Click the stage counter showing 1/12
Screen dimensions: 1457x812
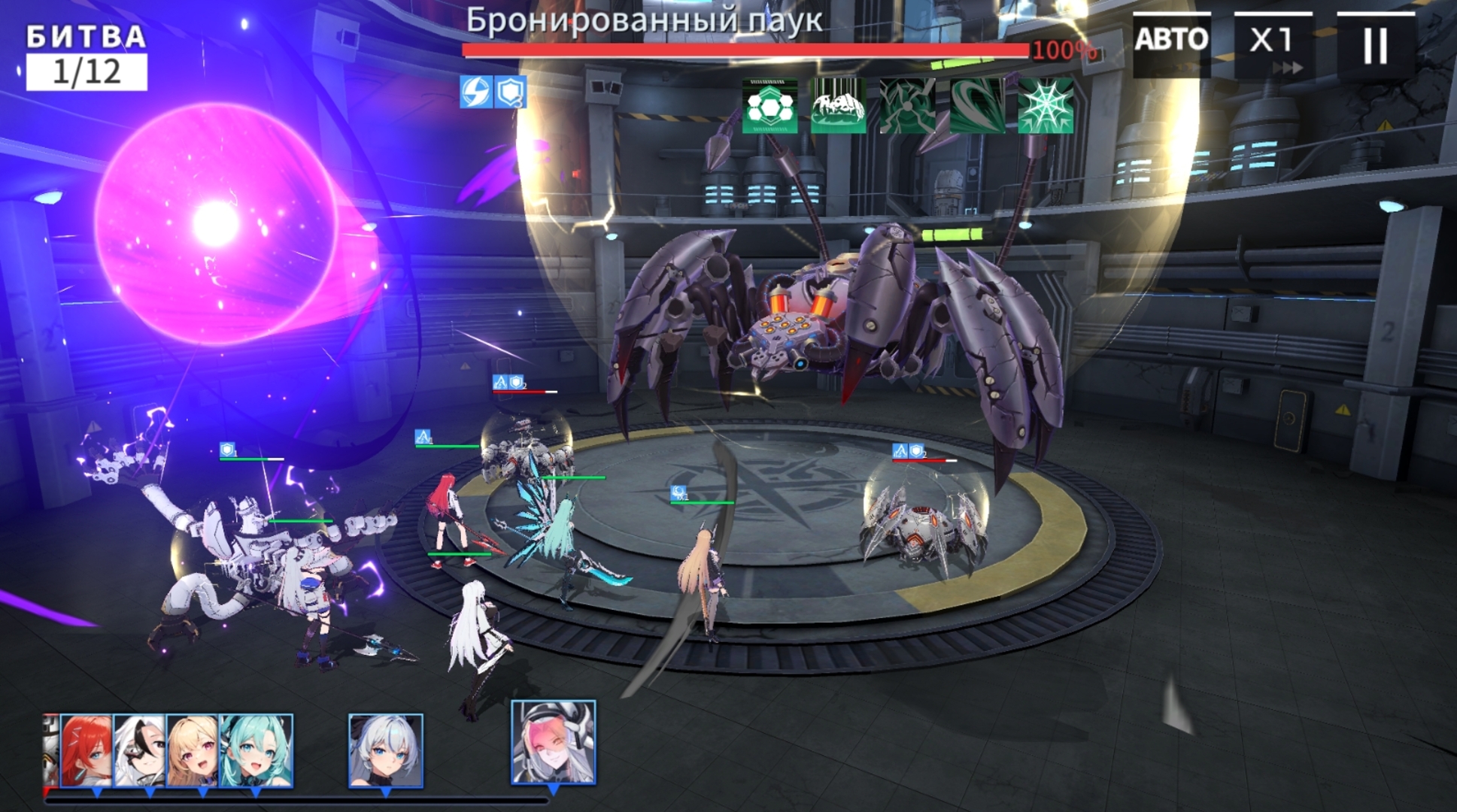coord(85,71)
